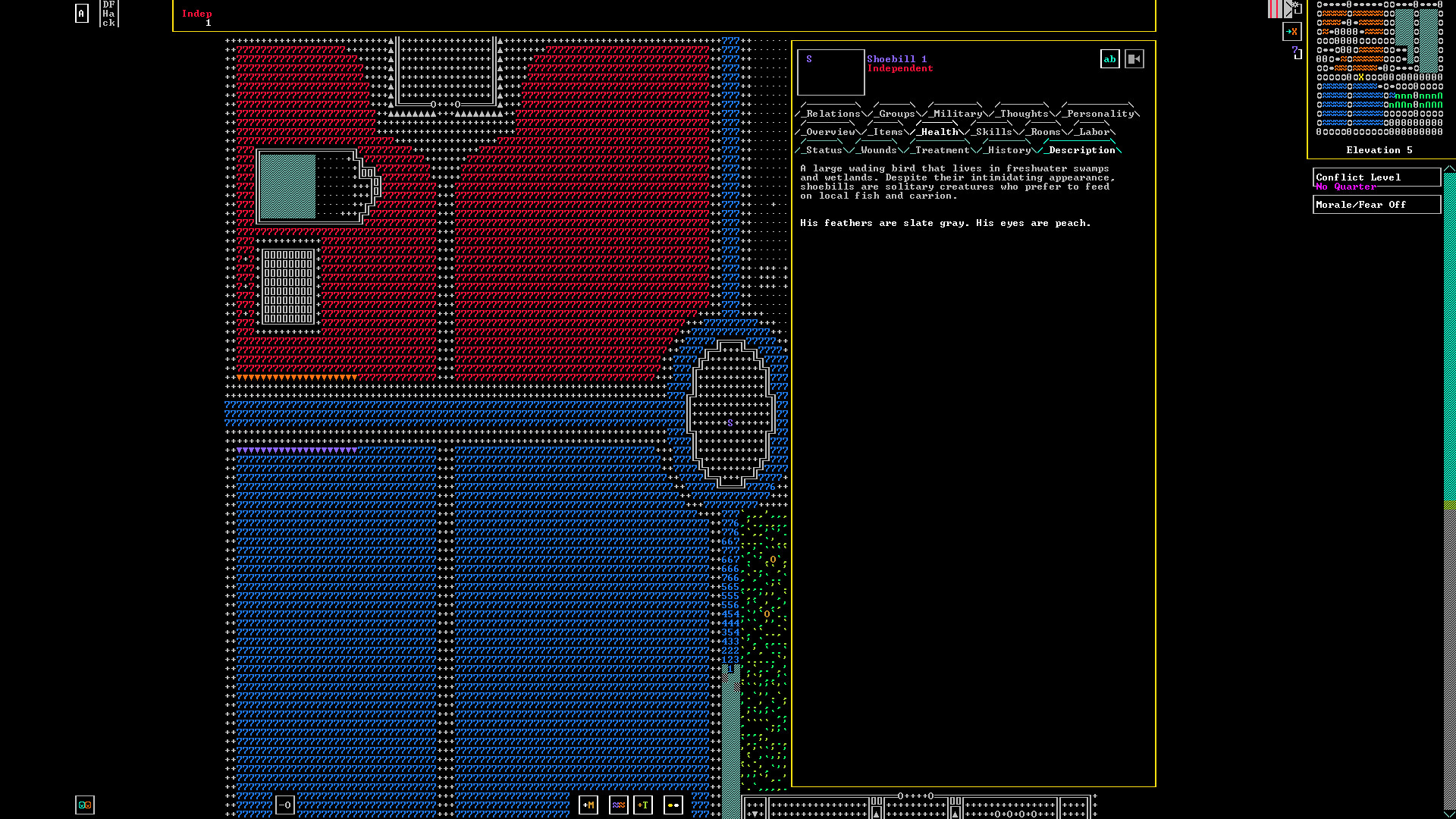Toggle the ab nameplate display
The height and width of the screenshot is (819, 1456).
[x=1109, y=58]
